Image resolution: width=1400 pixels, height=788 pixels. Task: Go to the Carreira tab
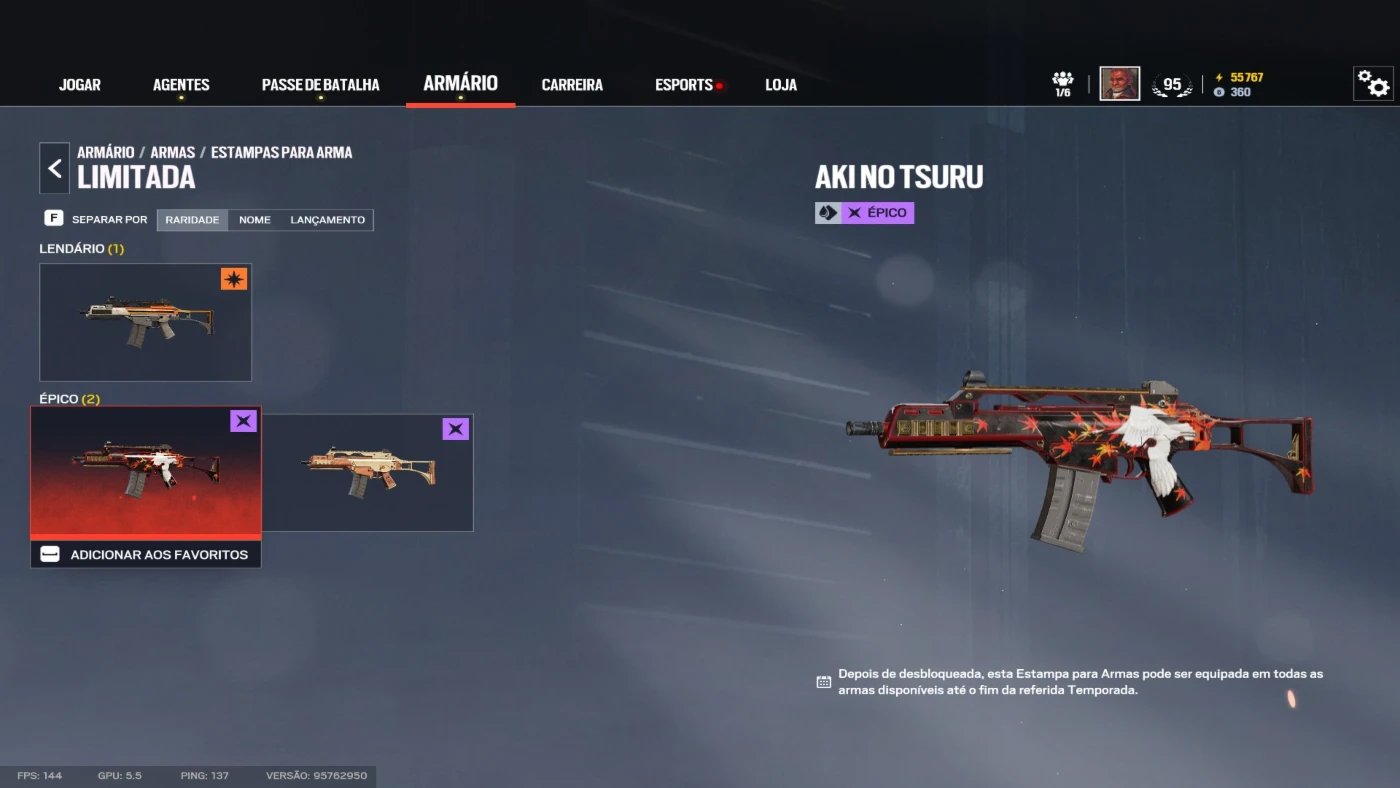572,85
